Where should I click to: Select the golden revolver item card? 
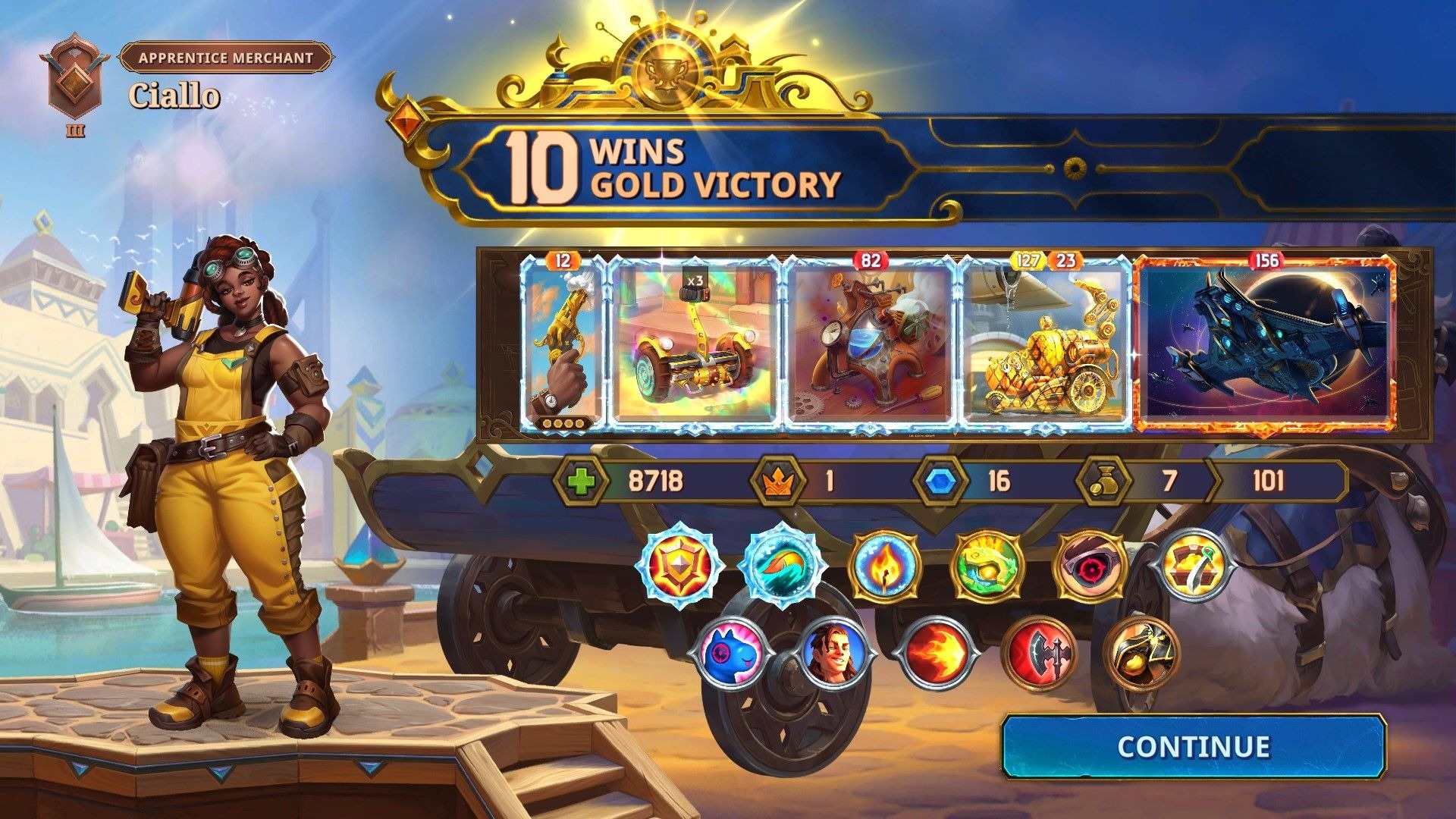coord(562,345)
